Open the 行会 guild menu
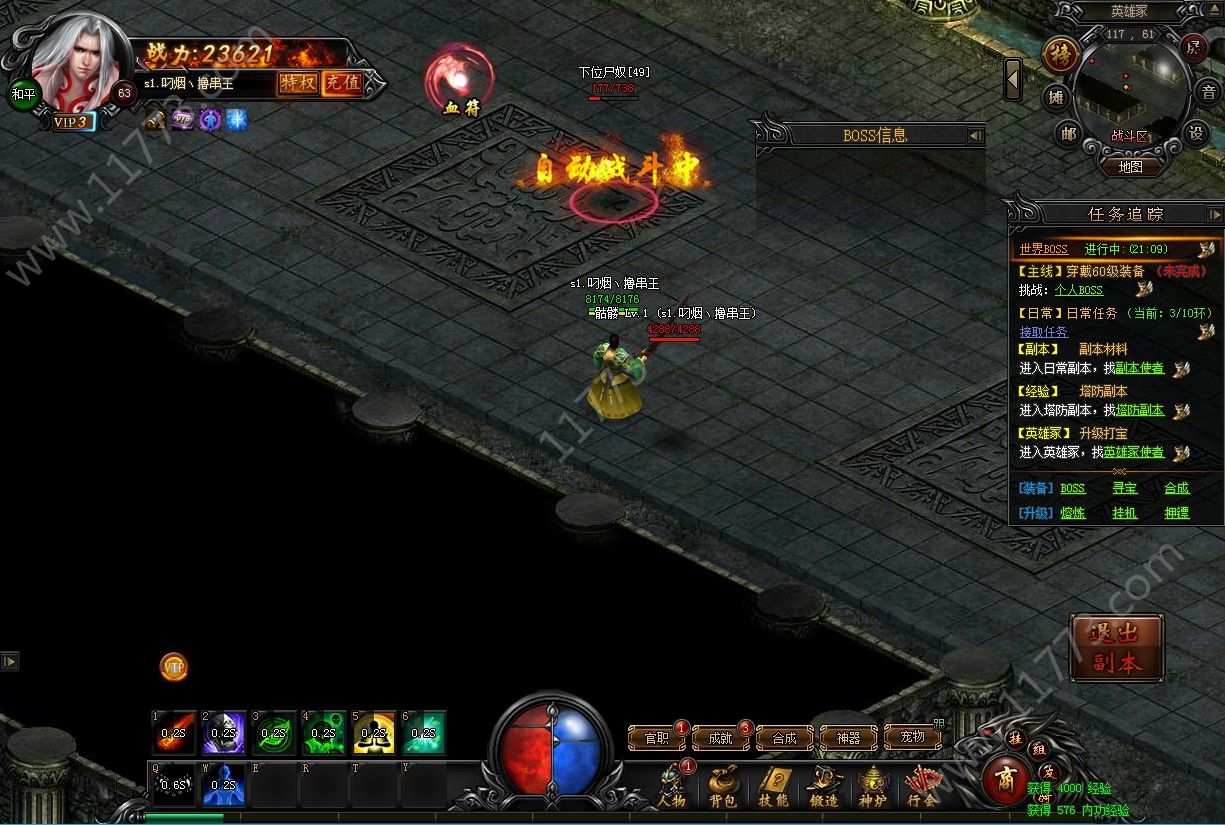Viewport: 1225px width, 825px height. 922,787
